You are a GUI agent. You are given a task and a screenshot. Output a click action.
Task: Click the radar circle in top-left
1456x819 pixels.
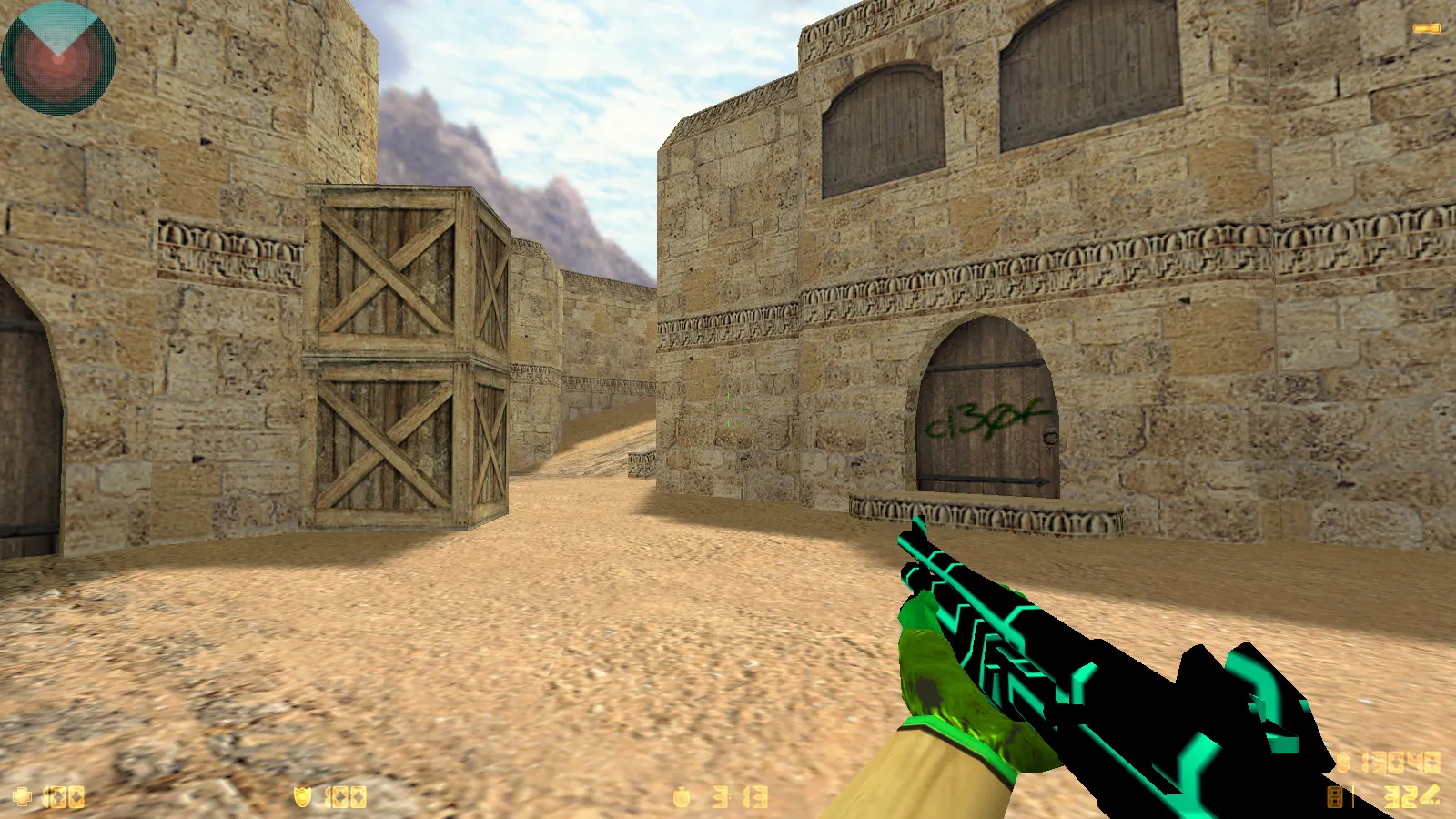pos(56,56)
